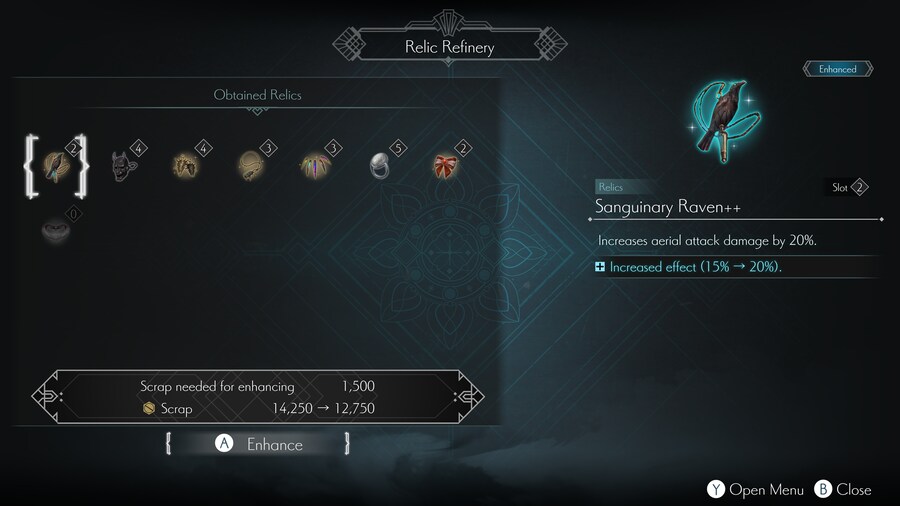Pick the golden coiled rope relic
The image size is (900, 506).
[250, 165]
